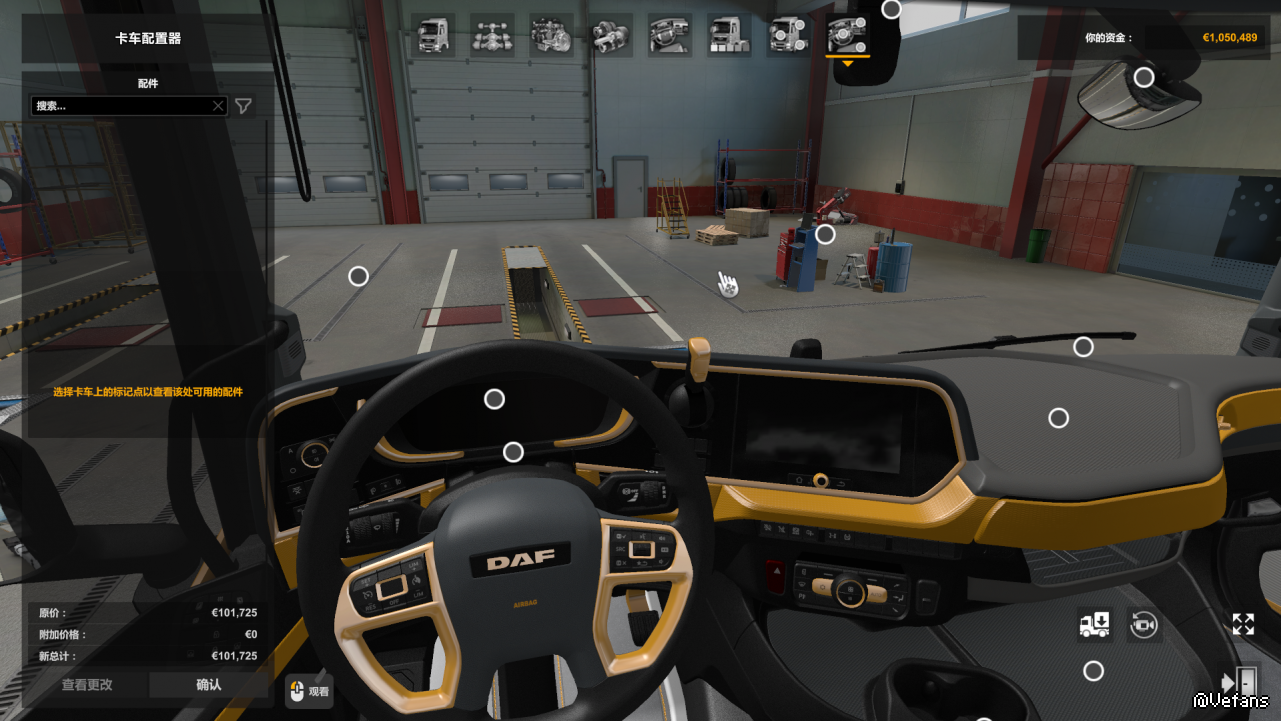Click the 查看更改 view changes button
The height and width of the screenshot is (721, 1281).
point(87,685)
